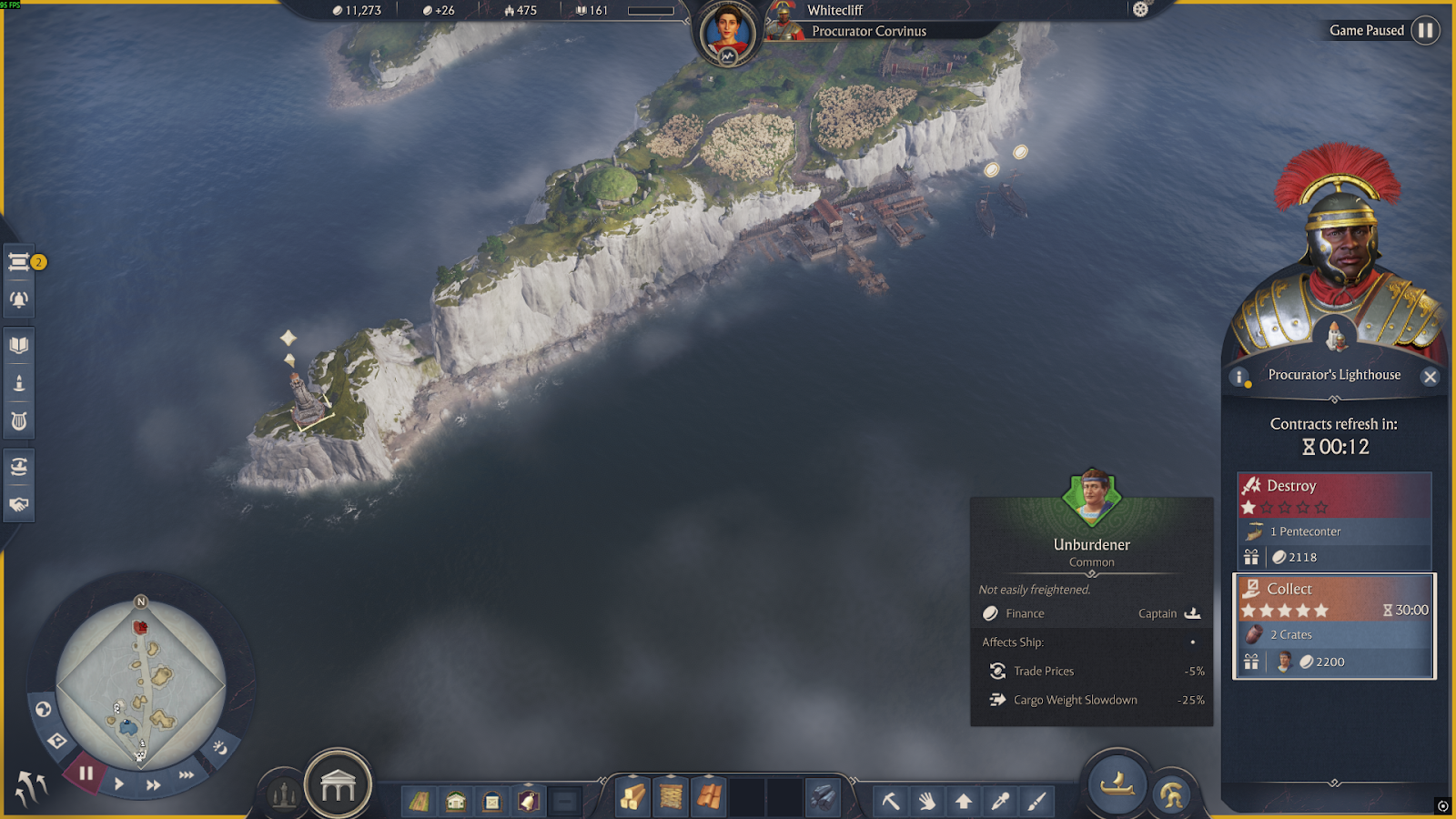
Task: Select the pickaxe tool
Action: 891,801
